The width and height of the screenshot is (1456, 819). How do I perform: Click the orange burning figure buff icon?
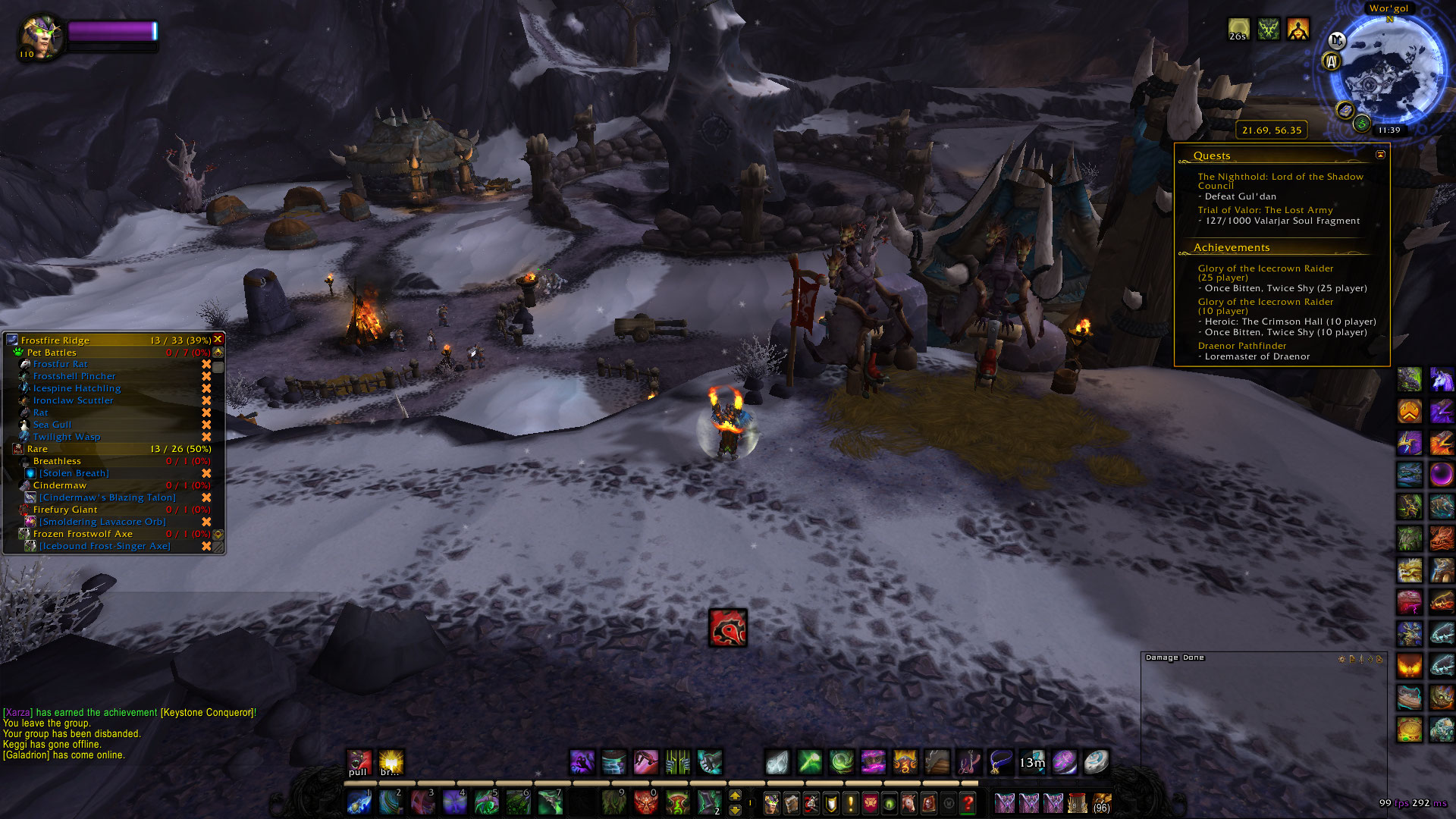(1298, 30)
